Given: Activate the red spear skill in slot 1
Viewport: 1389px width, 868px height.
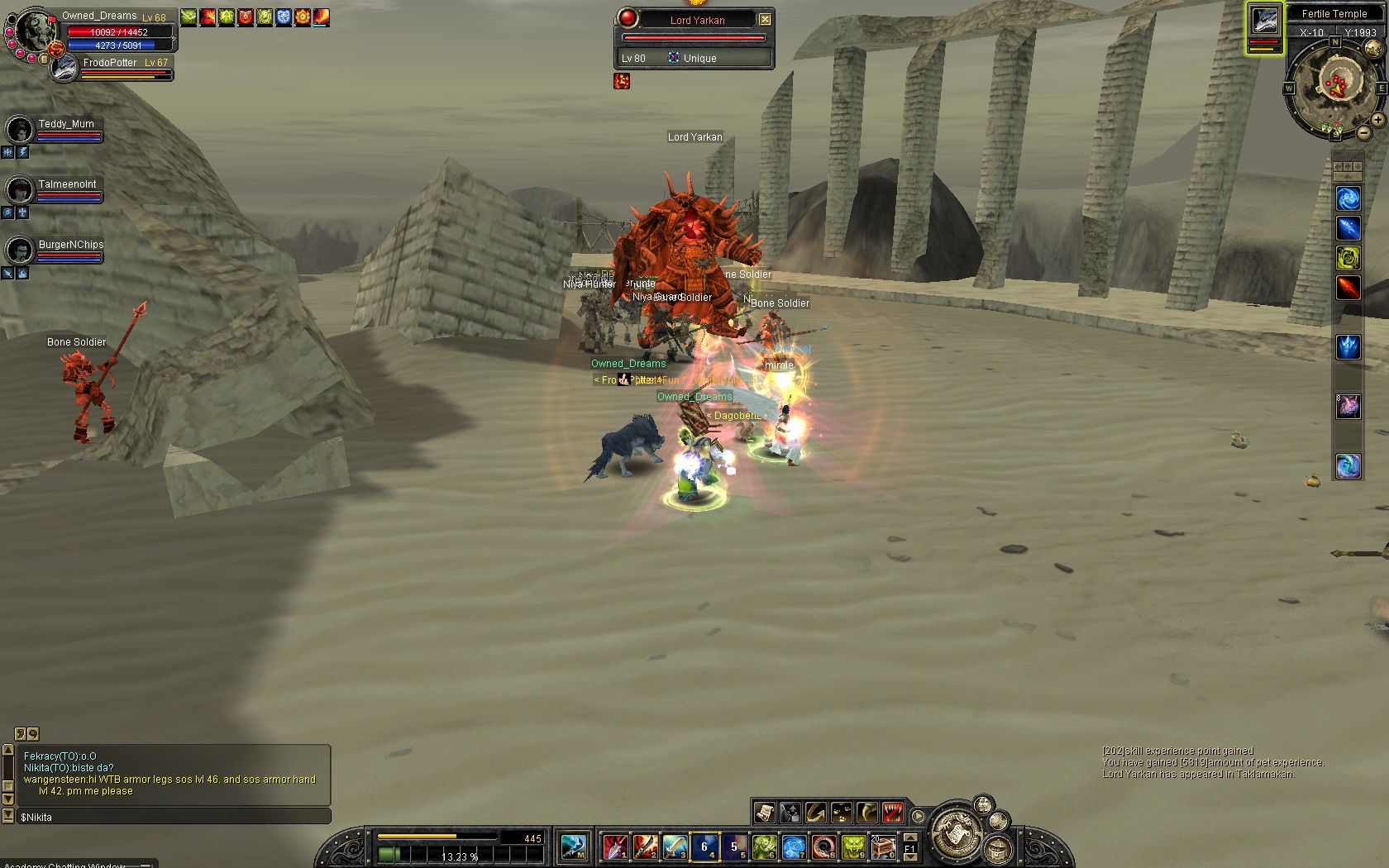Looking at the screenshot, I should (x=614, y=847).
